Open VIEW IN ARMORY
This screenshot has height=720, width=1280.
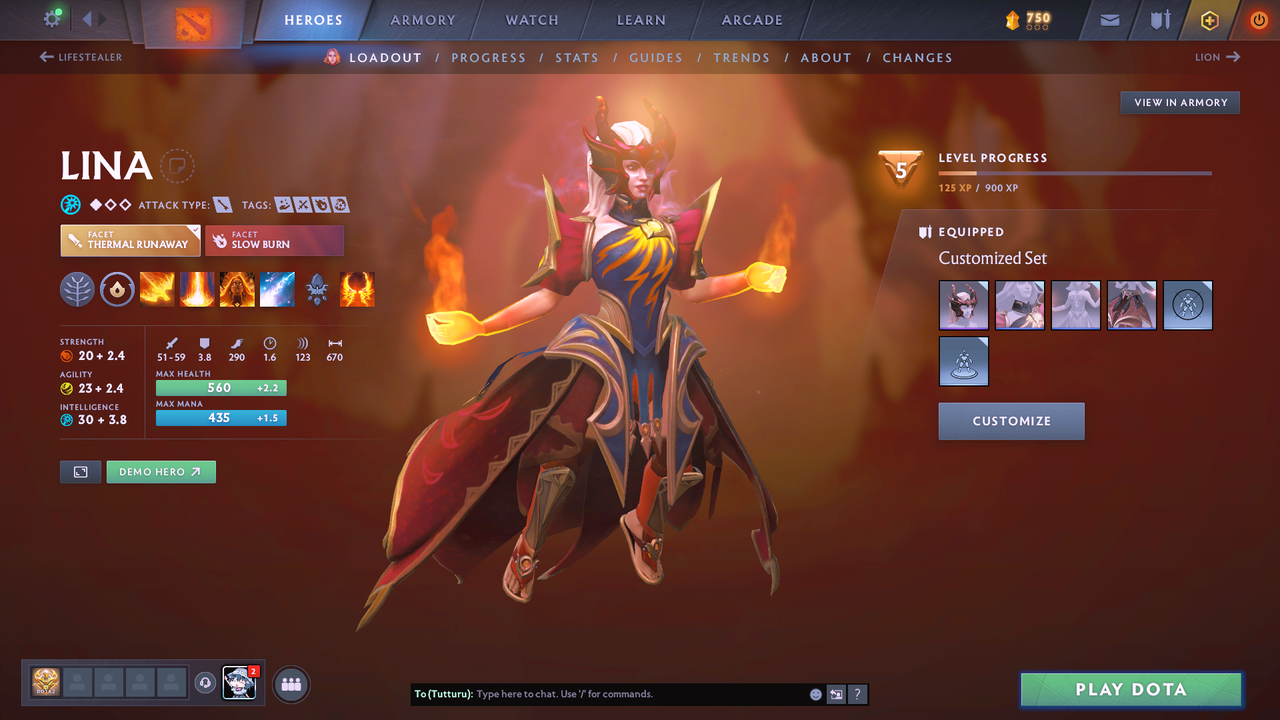coord(1179,102)
